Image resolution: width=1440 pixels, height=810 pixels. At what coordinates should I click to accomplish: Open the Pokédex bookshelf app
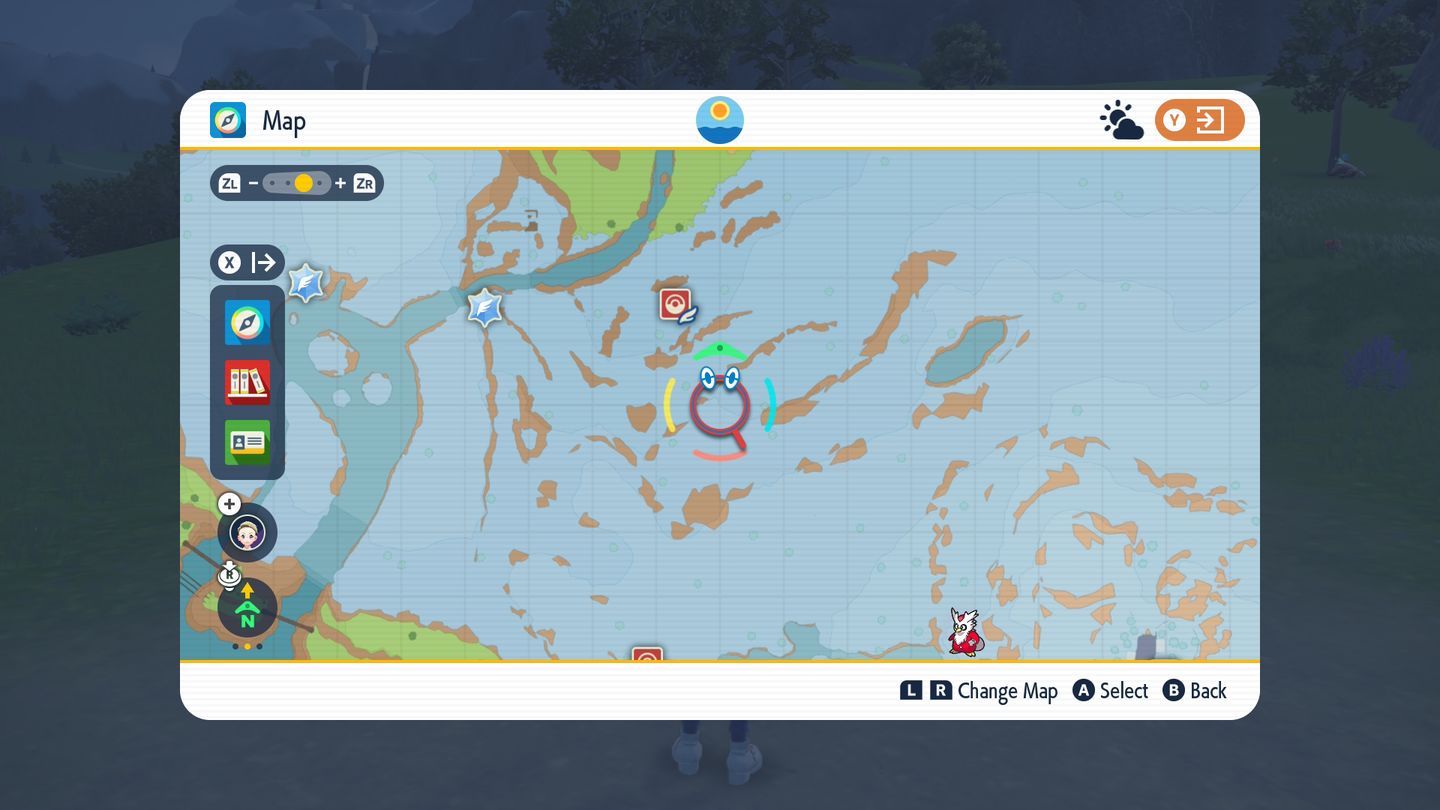[x=247, y=382]
